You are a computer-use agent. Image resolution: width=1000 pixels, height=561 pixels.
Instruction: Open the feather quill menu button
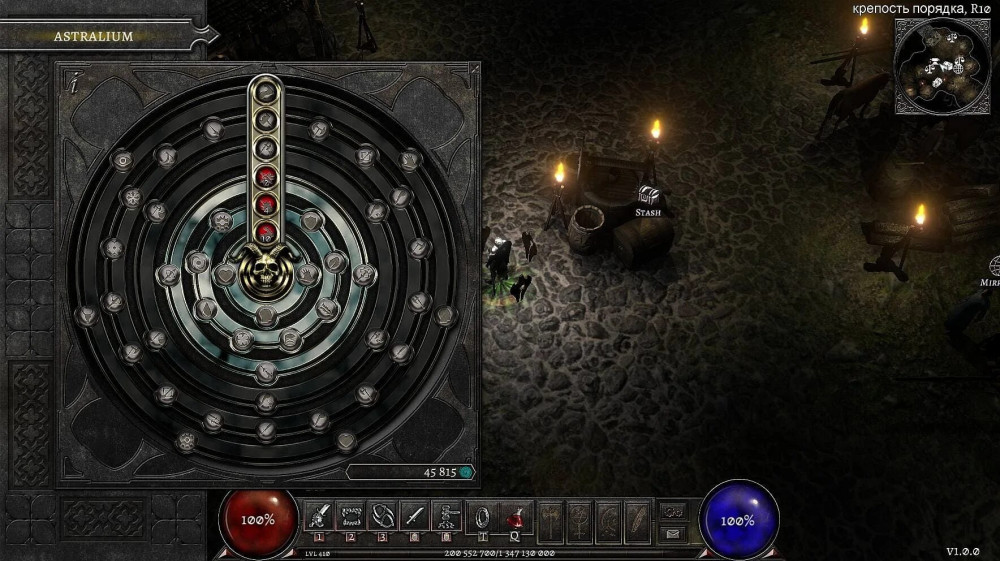[x=638, y=519]
